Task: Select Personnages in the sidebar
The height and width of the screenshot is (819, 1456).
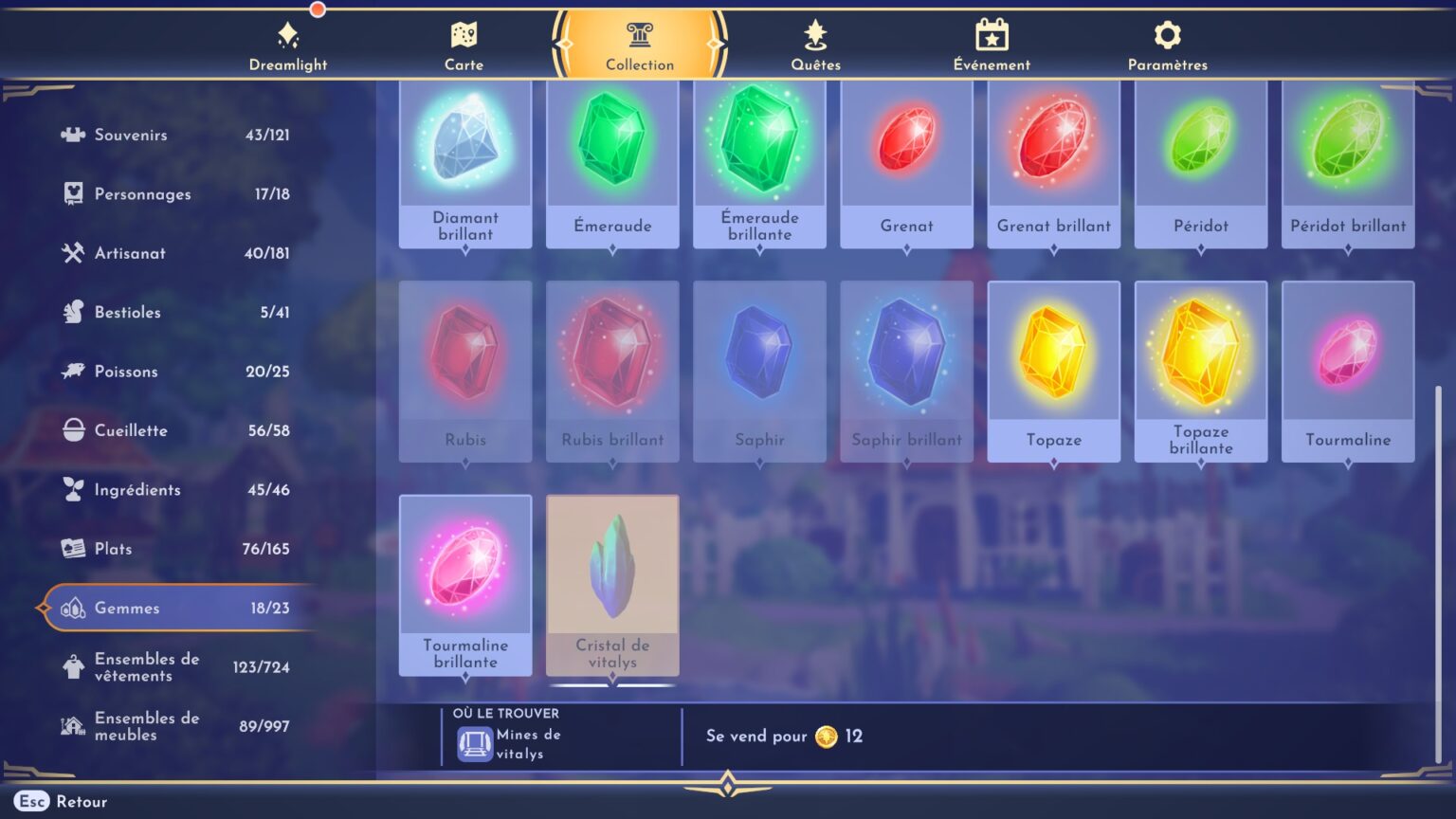Action: [x=142, y=193]
